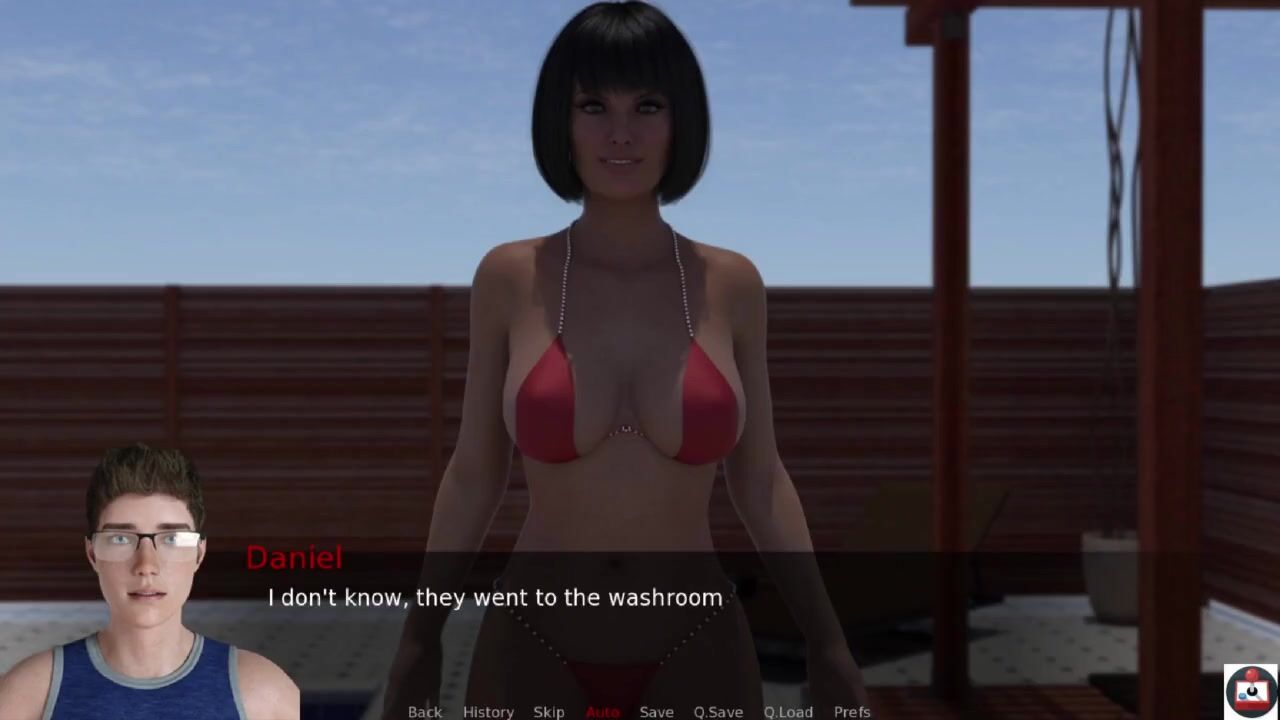Activate Skip to fast-forward dialogue
This screenshot has height=720, width=1280.
(549, 711)
